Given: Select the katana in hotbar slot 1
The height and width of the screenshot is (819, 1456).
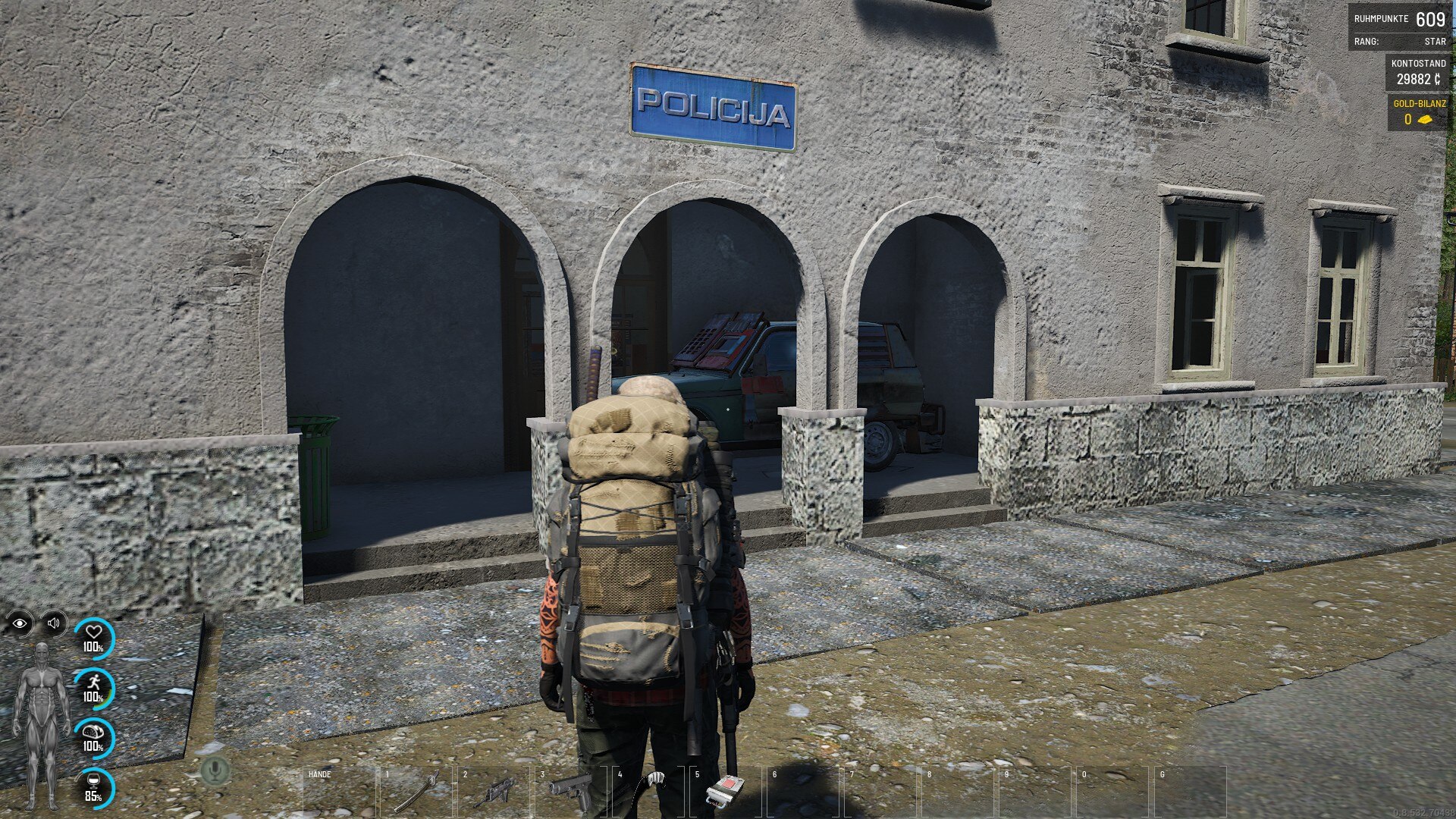Looking at the screenshot, I should coord(419,792).
